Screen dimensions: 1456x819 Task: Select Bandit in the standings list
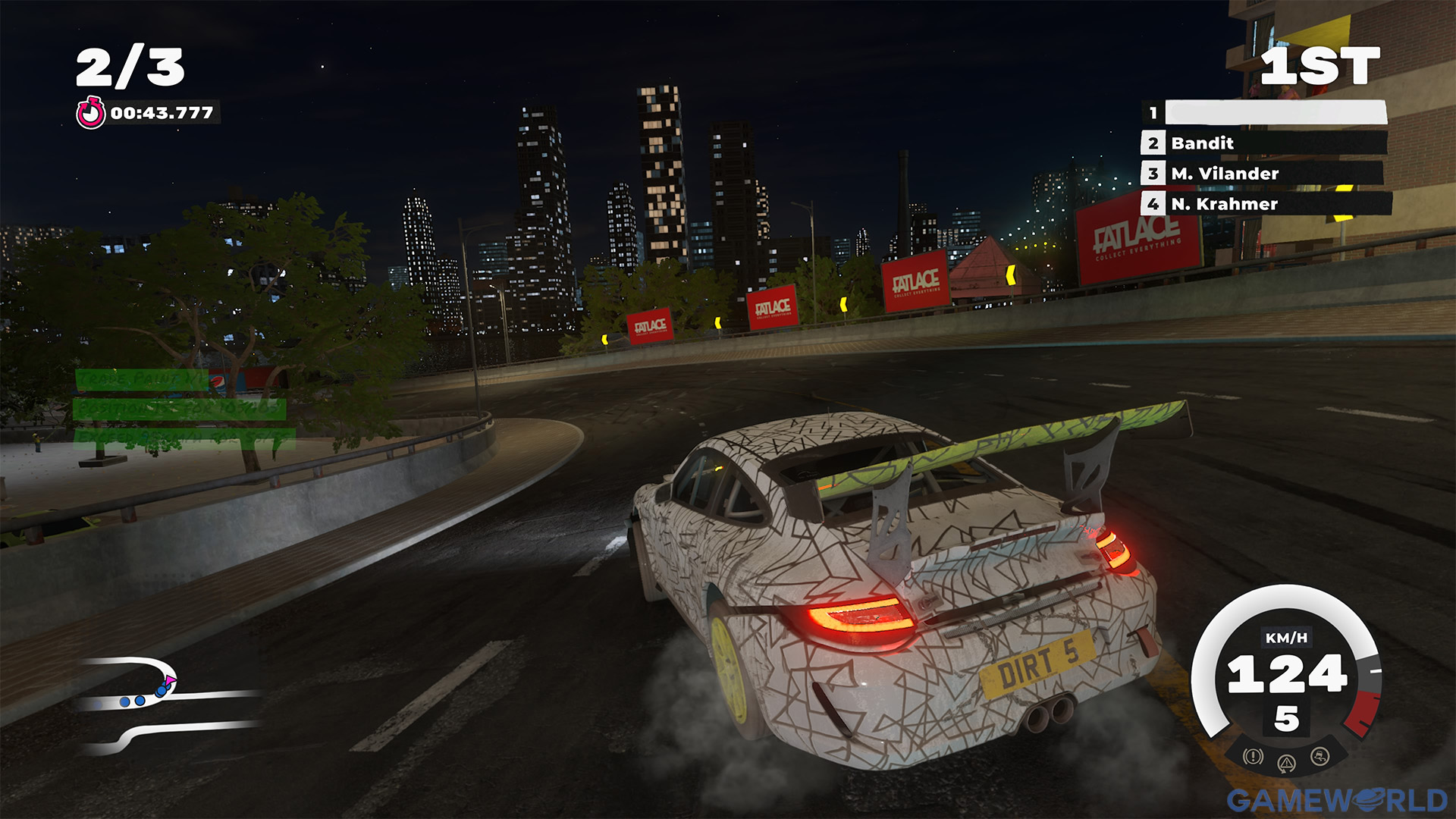[x=1263, y=143]
